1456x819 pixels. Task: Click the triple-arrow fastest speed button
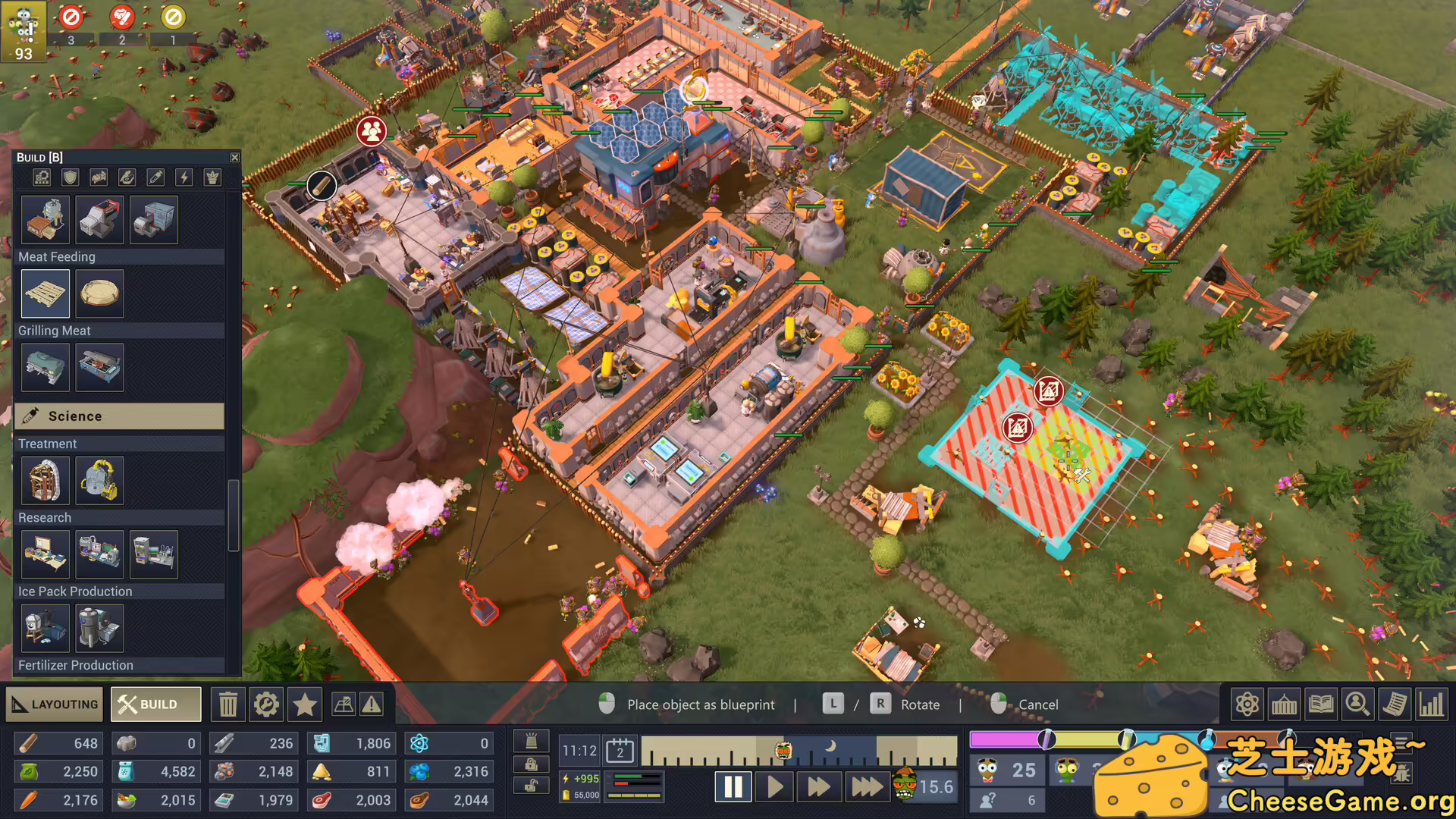[867, 786]
